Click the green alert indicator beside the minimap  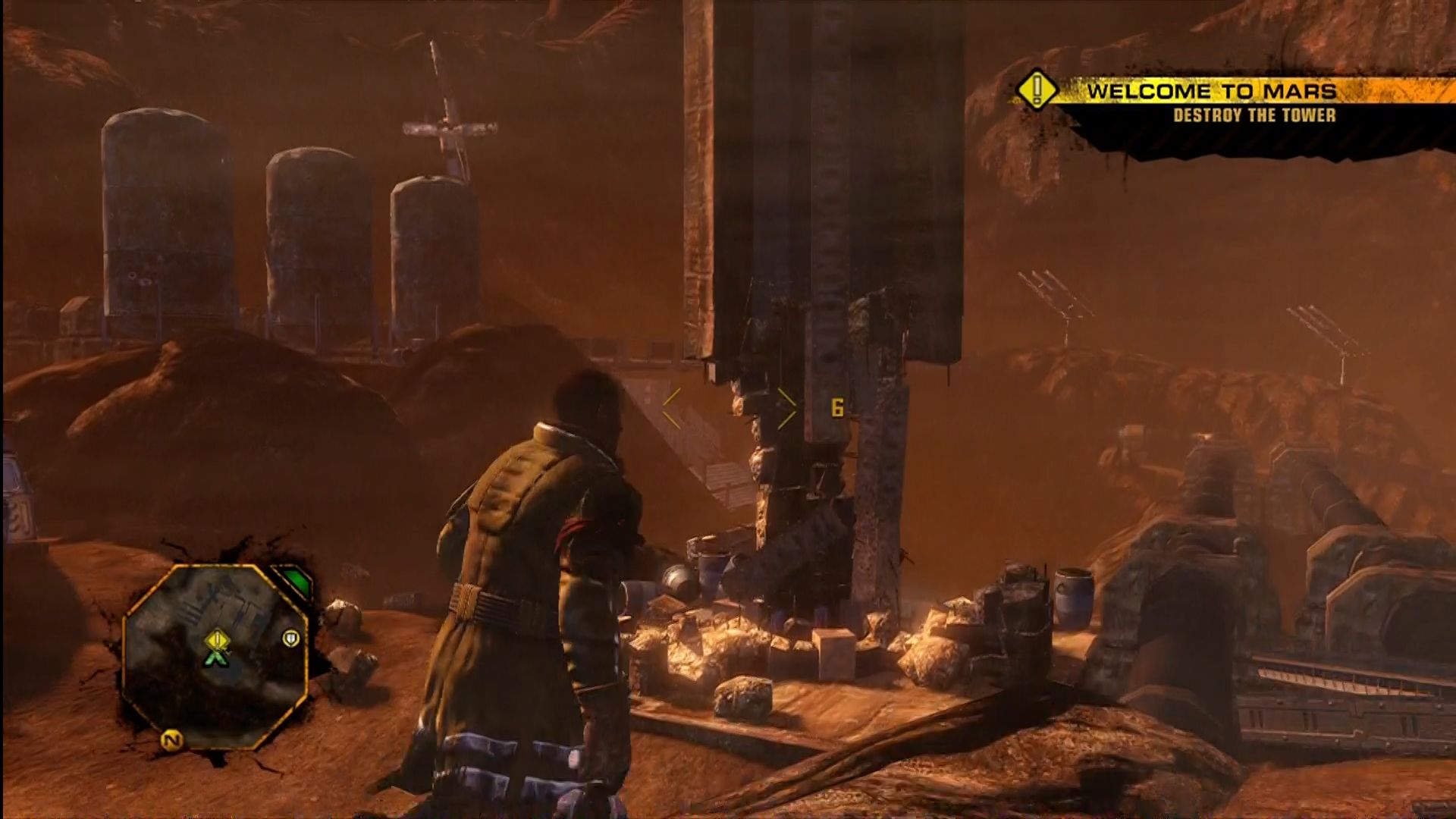tap(297, 584)
